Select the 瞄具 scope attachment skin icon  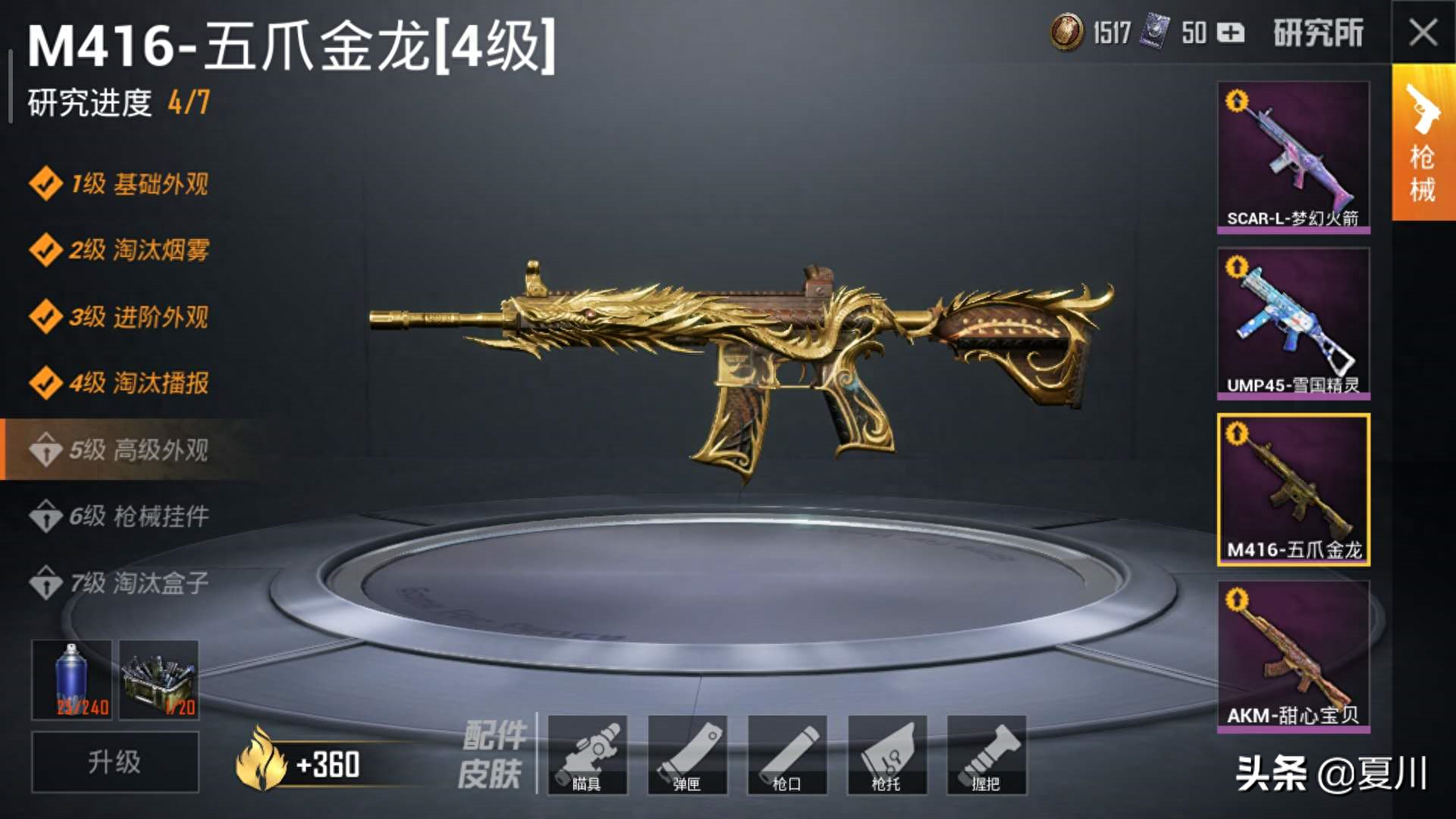coord(588,756)
